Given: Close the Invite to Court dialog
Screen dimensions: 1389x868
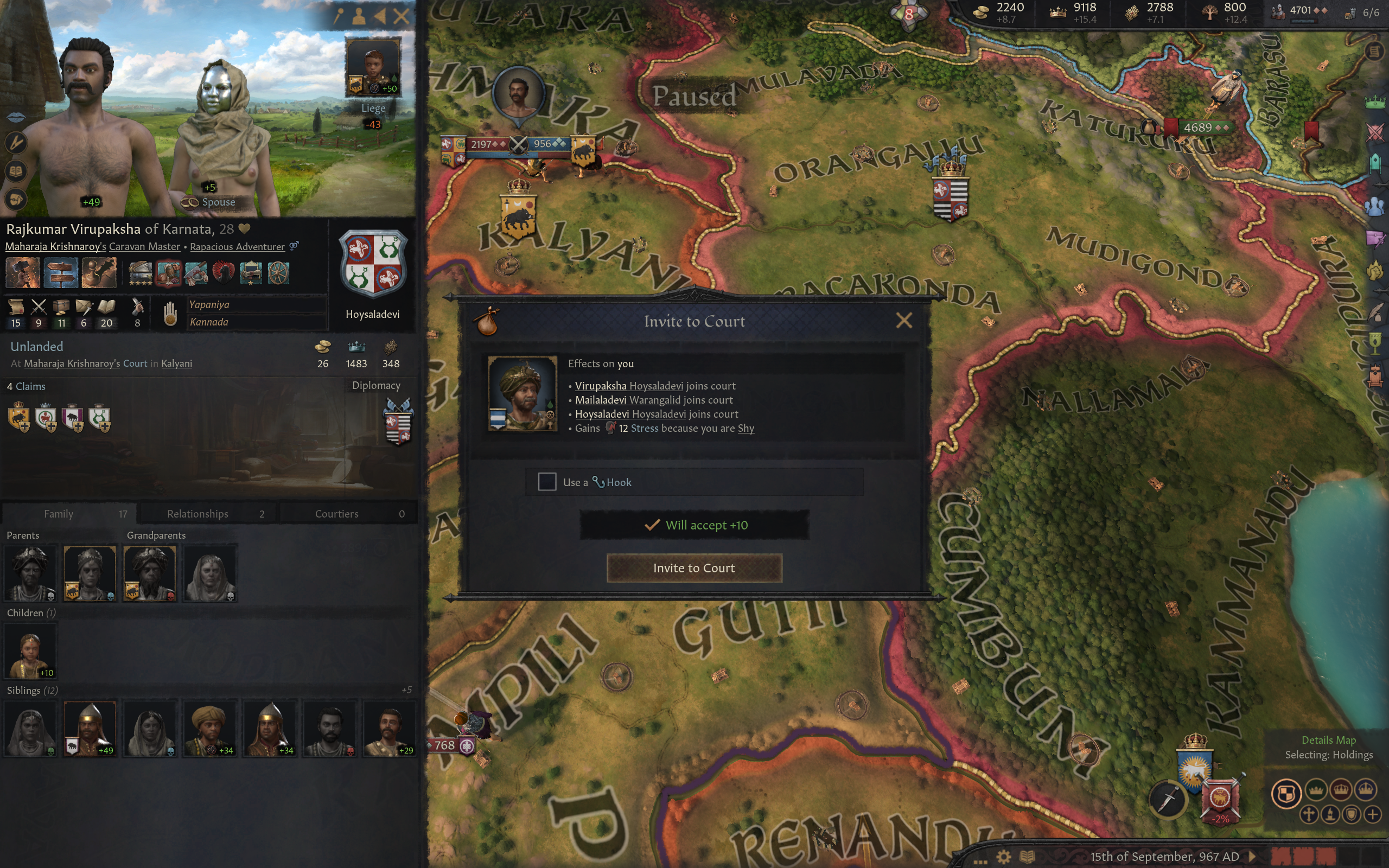Looking at the screenshot, I should pyautogui.click(x=904, y=320).
